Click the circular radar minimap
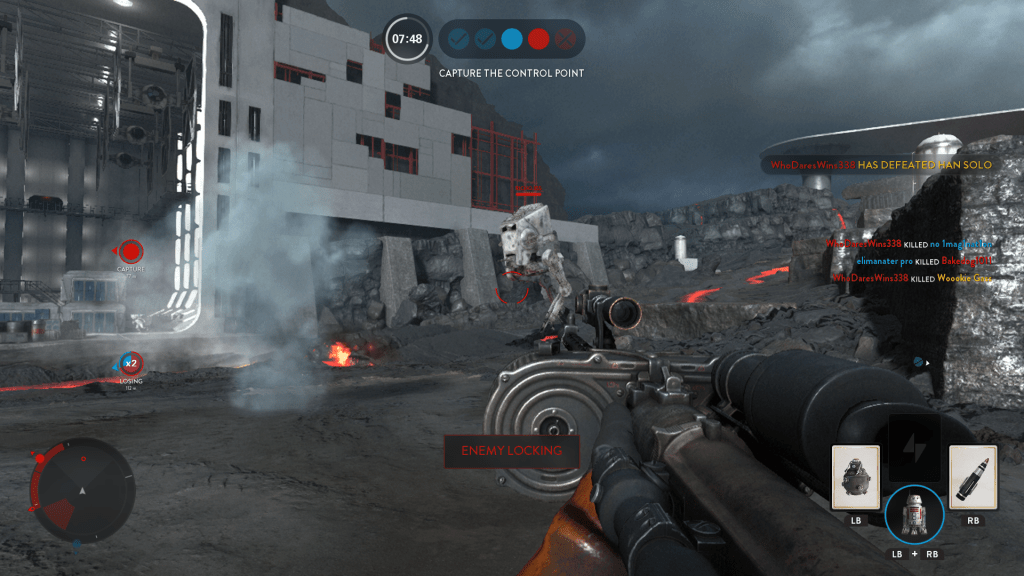 coord(82,490)
